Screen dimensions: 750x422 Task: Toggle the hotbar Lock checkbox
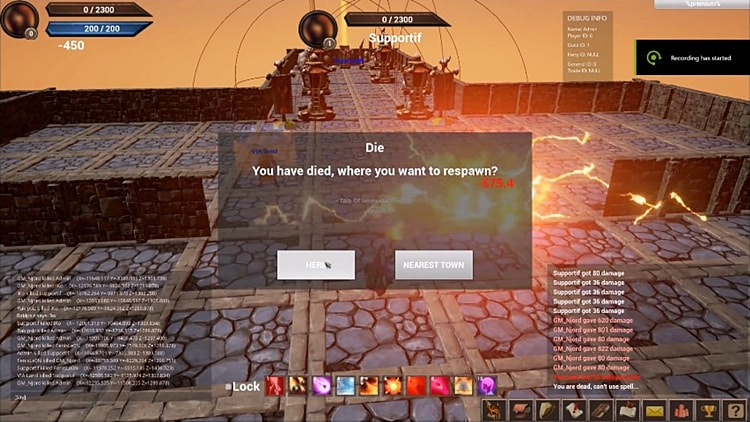pyautogui.click(x=228, y=386)
